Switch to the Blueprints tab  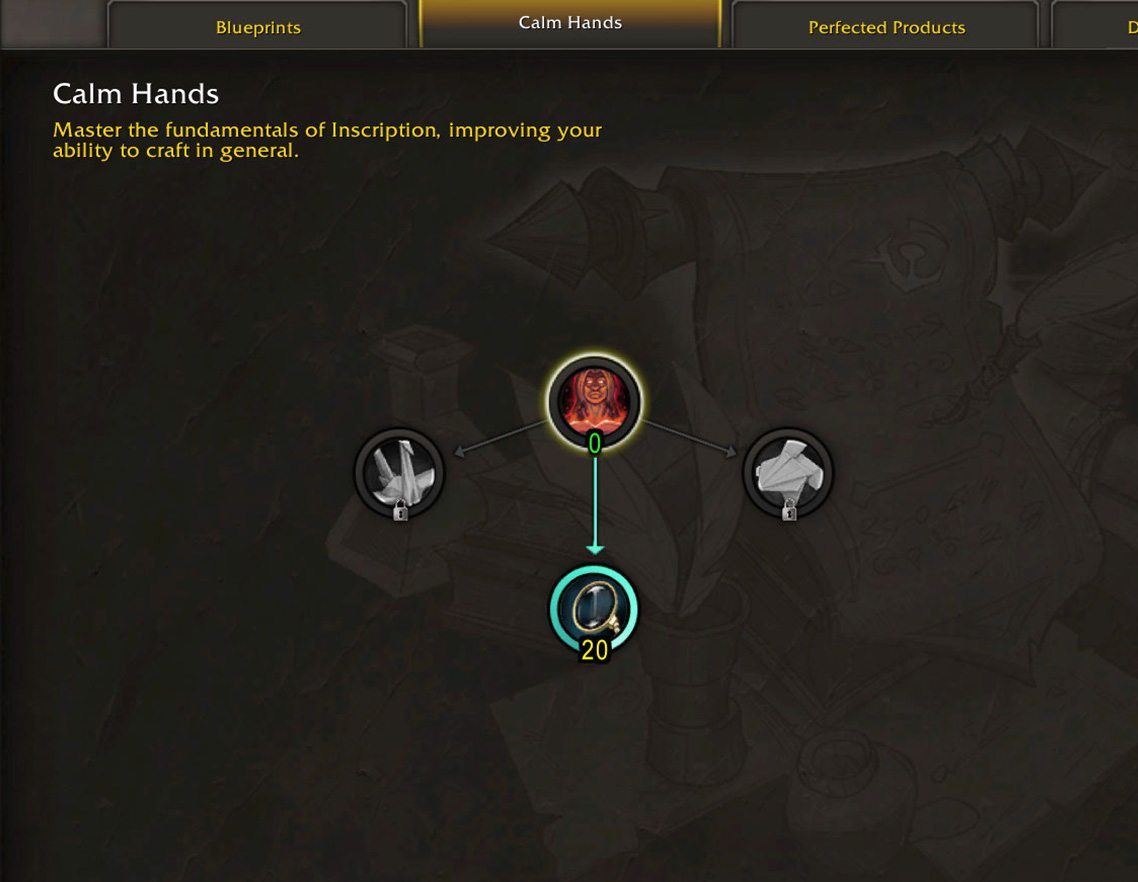pyautogui.click(x=258, y=27)
